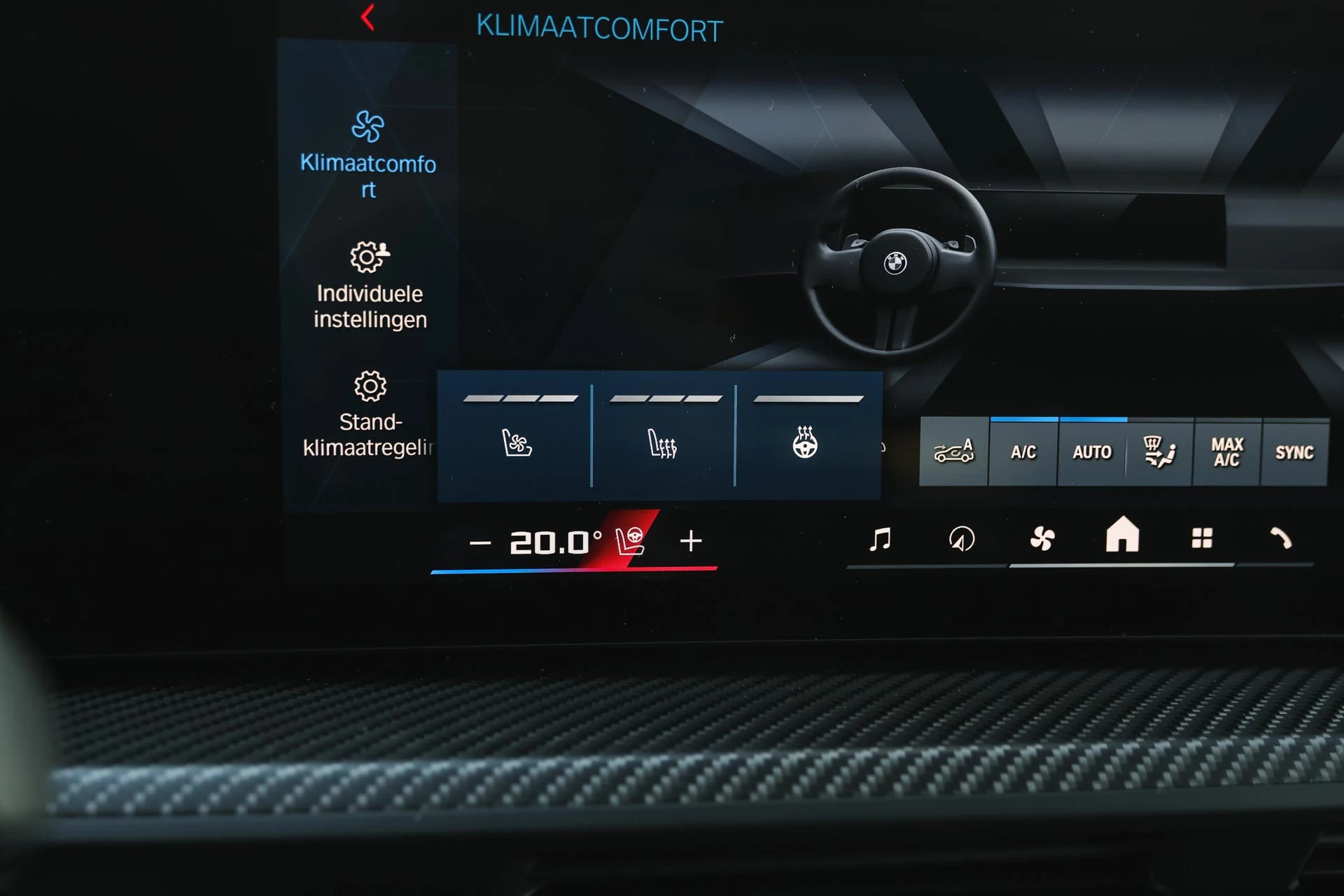
Task: Increase temperature with the plus control
Action: 692,540
